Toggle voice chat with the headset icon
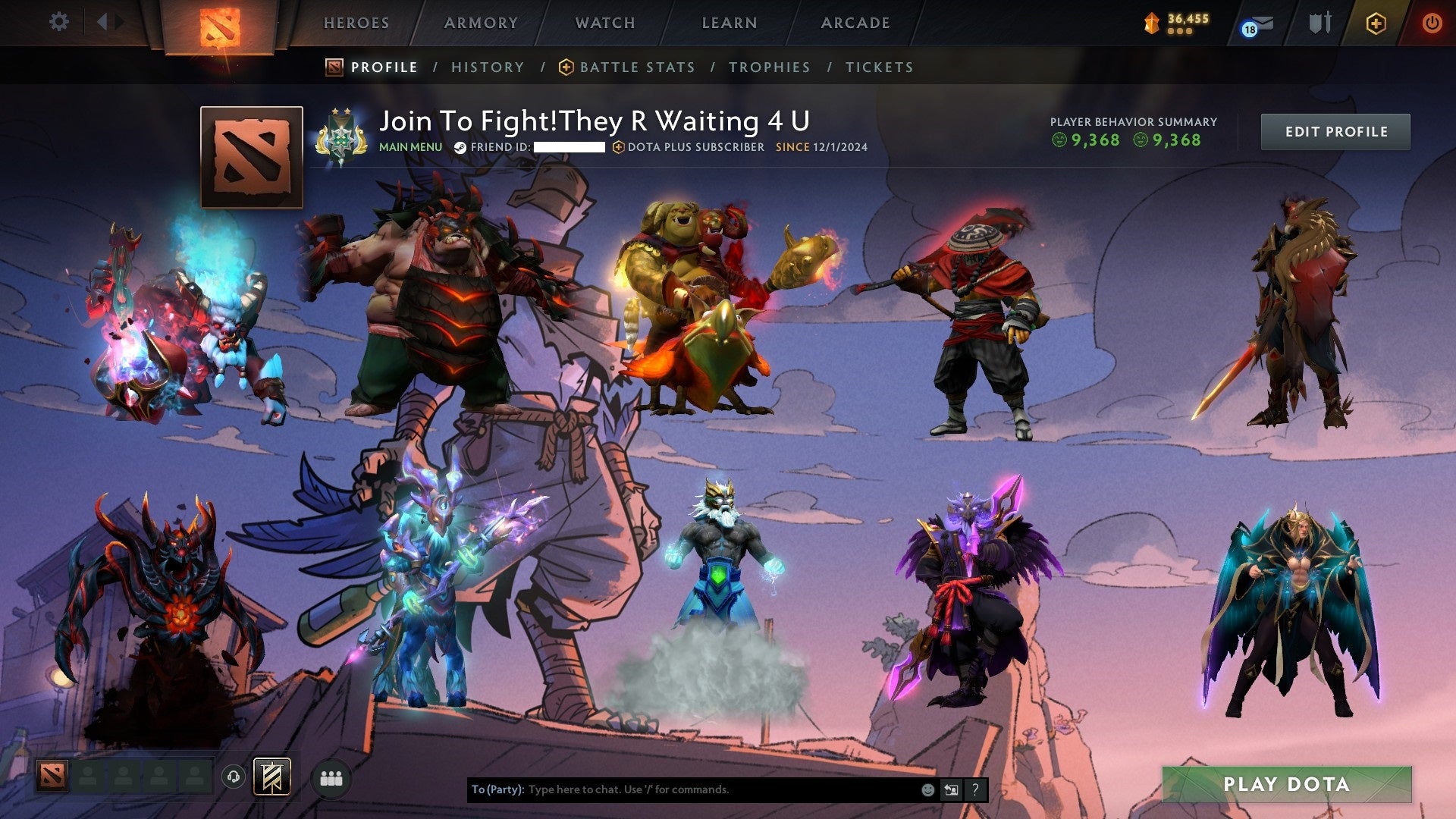 click(x=234, y=775)
